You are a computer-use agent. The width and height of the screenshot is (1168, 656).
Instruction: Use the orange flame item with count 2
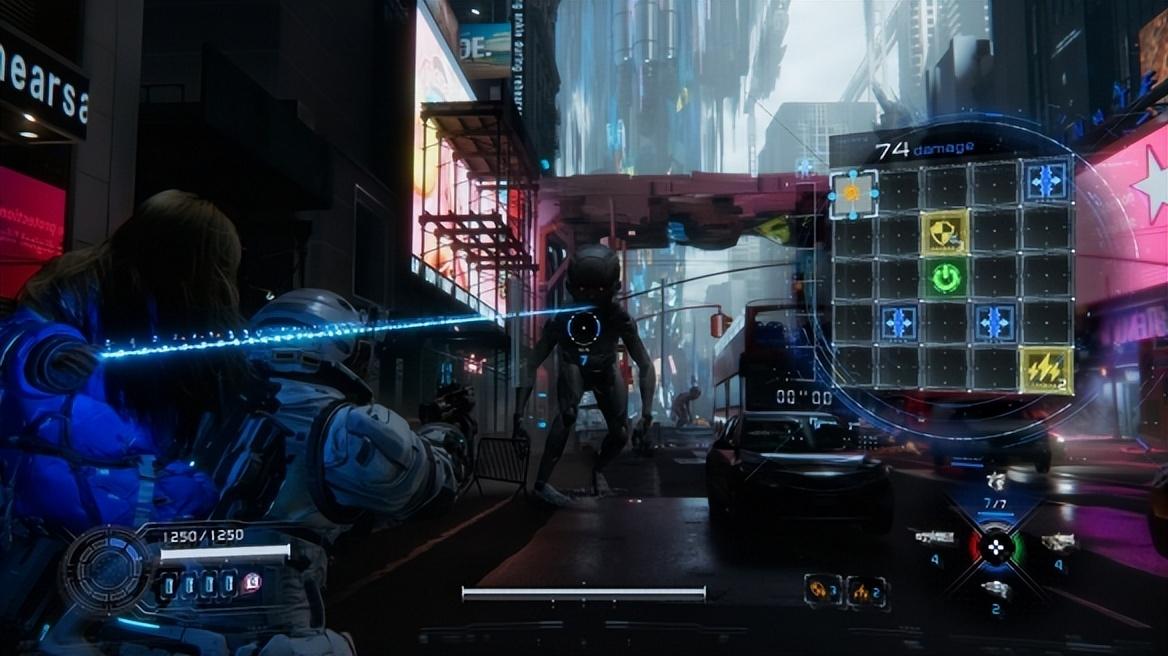click(x=866, y=591)
